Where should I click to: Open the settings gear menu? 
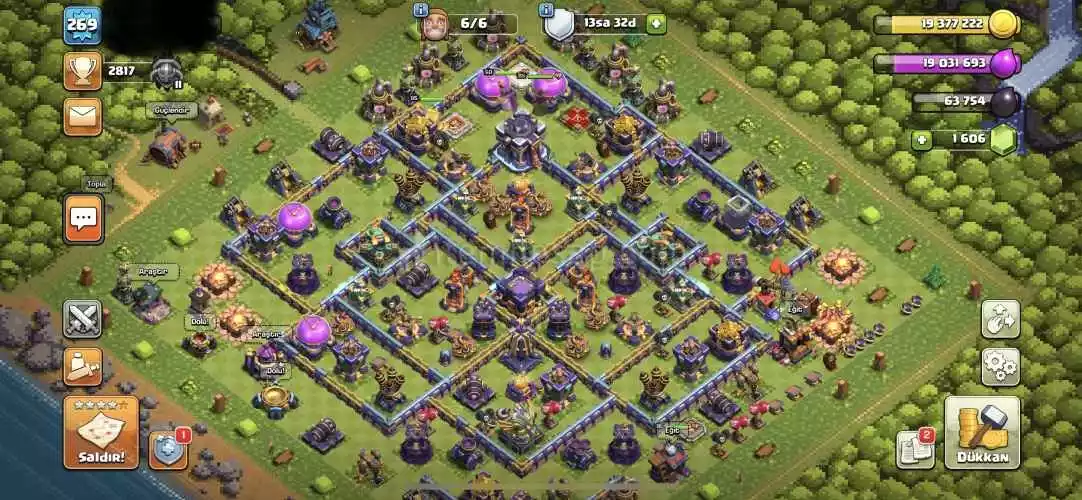click(999, 367)
